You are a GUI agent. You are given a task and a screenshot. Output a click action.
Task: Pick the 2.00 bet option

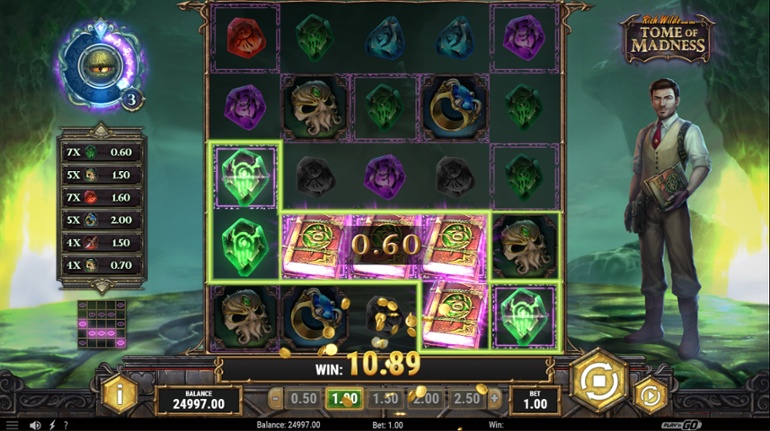click(x=425, y=398)
